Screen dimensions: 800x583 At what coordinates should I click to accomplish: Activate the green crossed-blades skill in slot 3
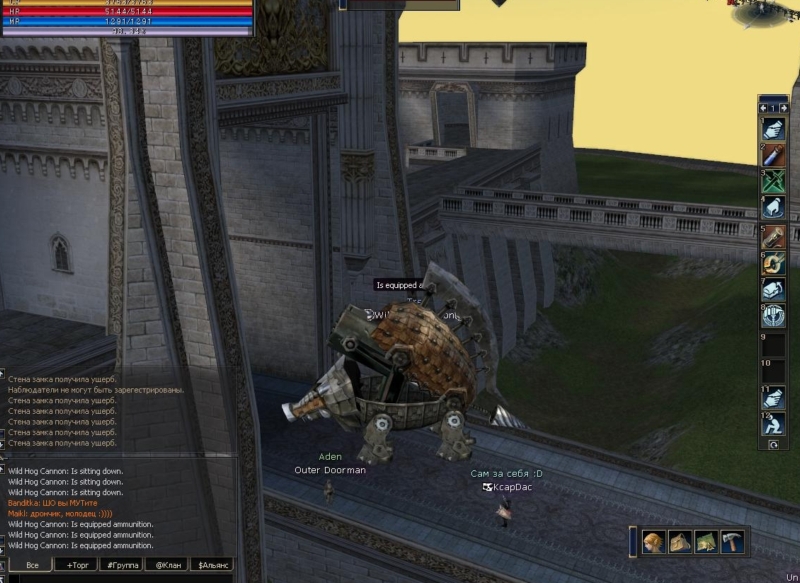click(x=774, y=181)
